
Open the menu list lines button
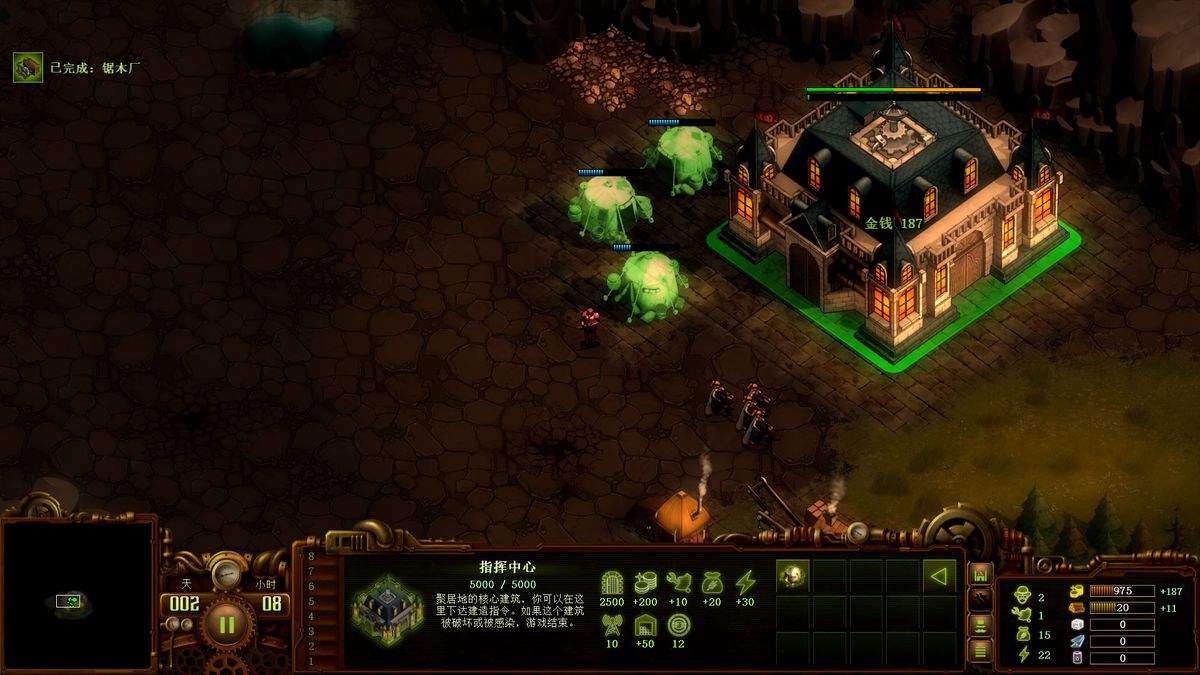tap(981, 652)
